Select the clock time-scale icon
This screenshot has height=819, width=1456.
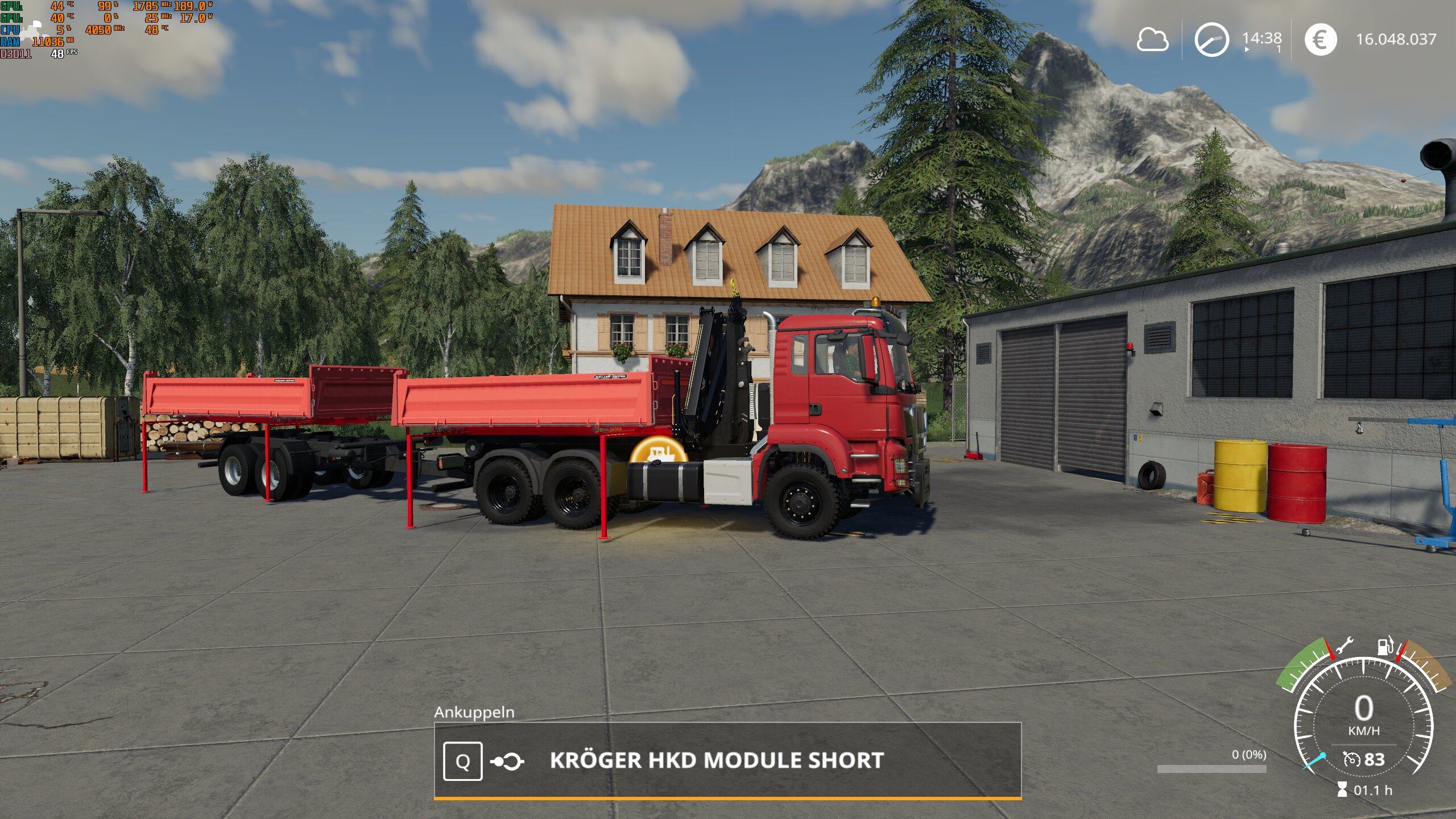(x=1211, y=40)
